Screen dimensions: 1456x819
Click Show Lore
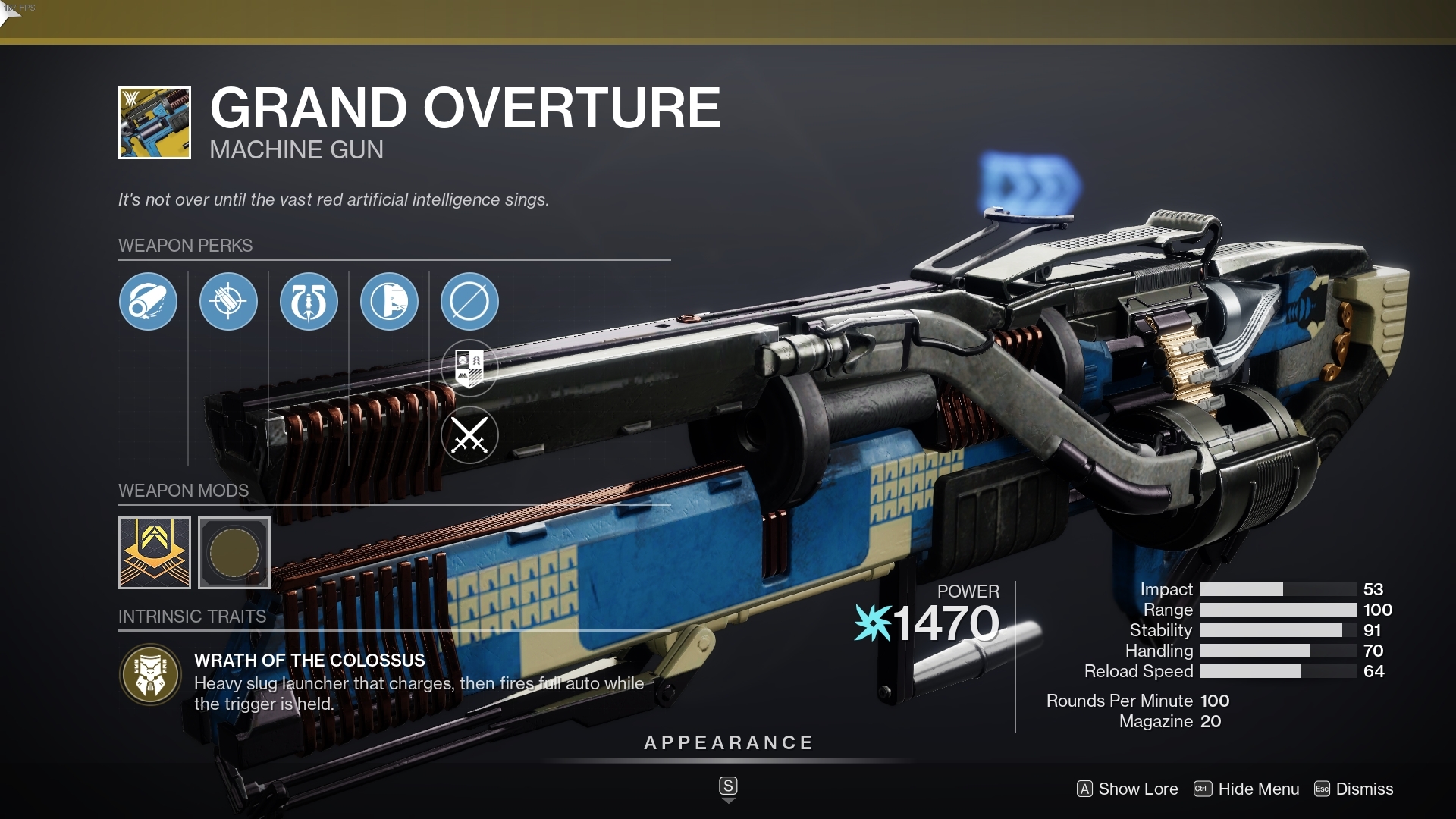tap(1129, 789)
